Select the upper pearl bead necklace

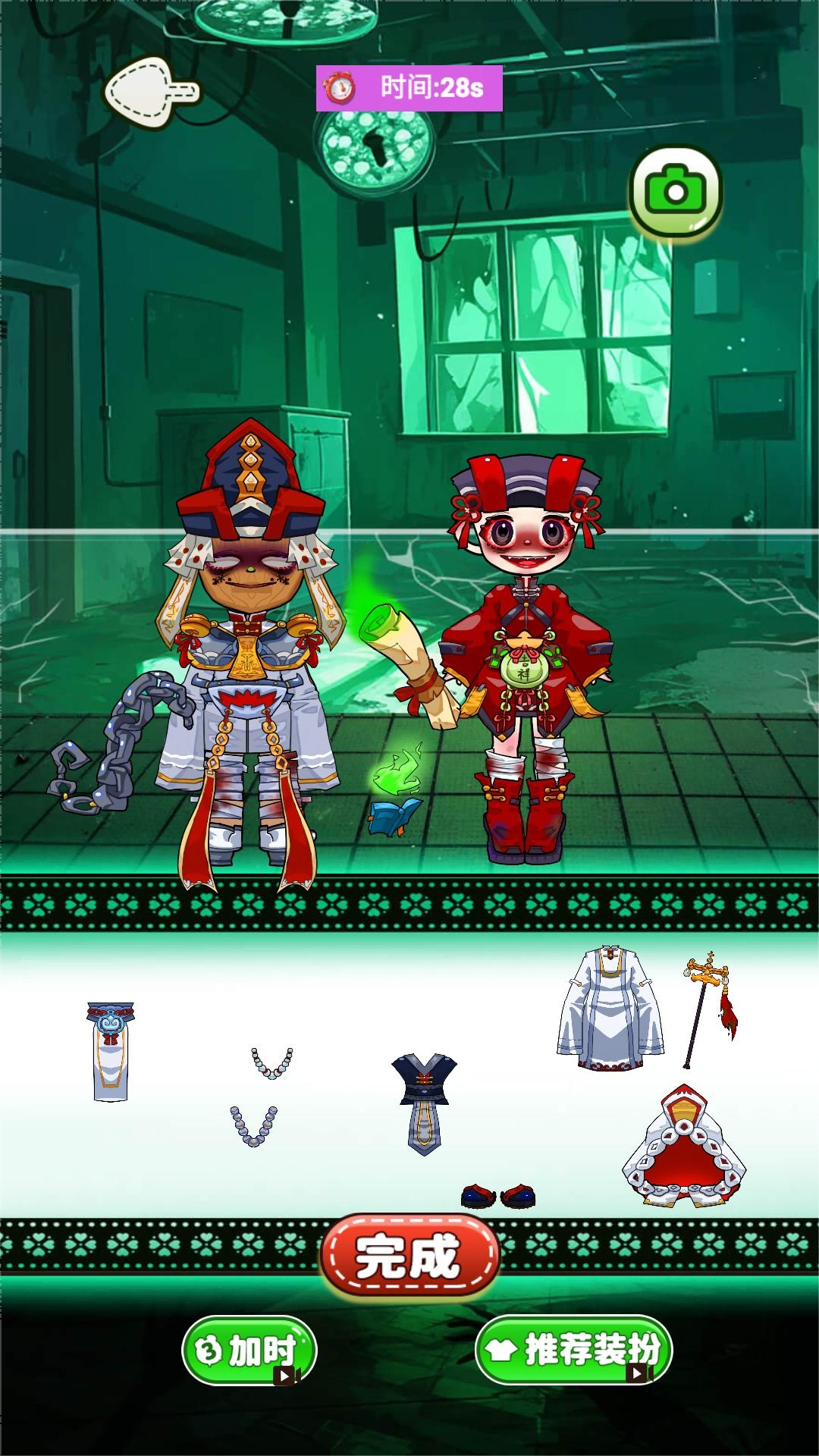pyautogui.click(x=271, y=1062)
